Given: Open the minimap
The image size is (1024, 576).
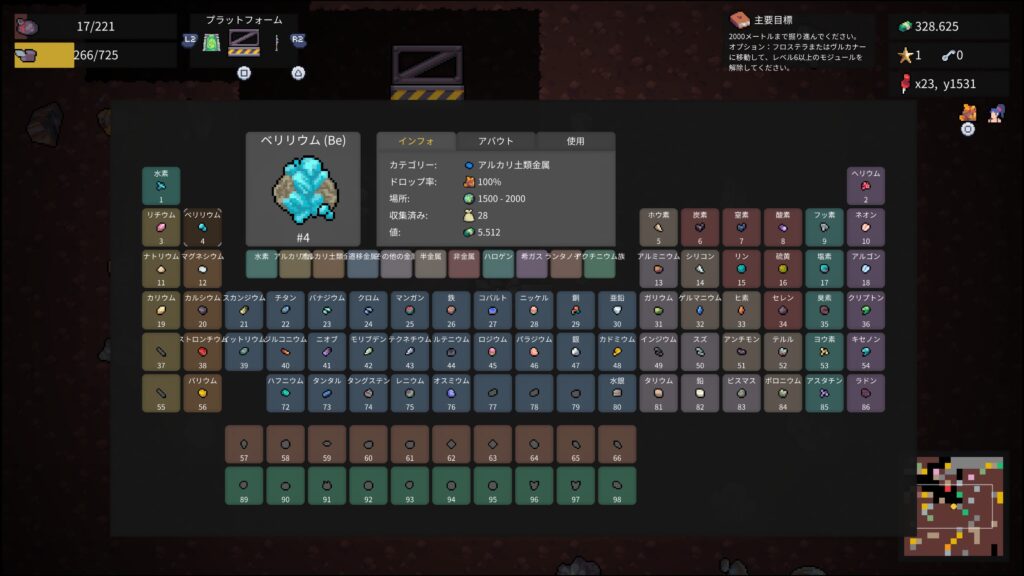Looking at the screenshot, I should click(x=960, y=506).
